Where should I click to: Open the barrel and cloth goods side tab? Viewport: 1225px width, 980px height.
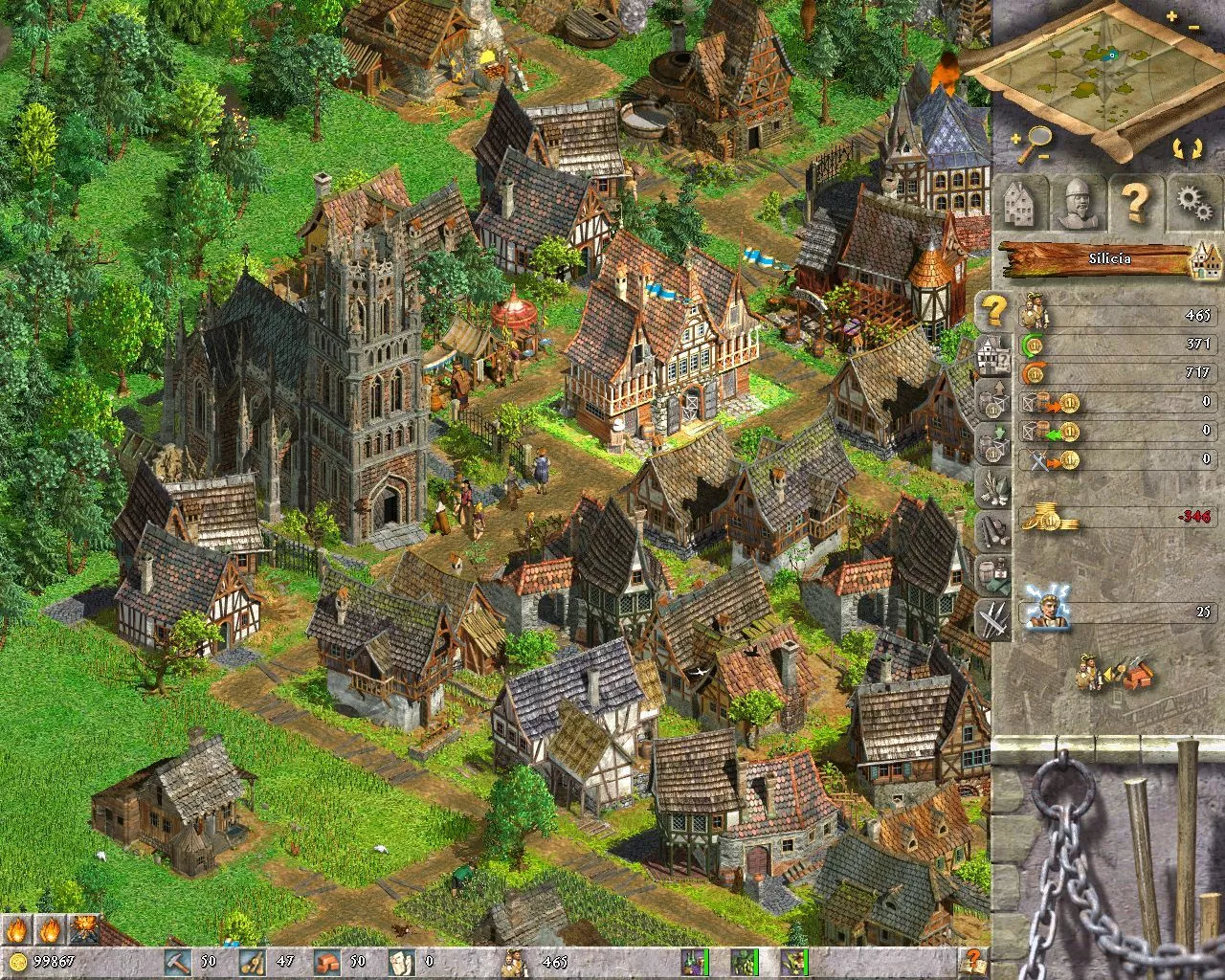pyautogui.click(x=993, y=574)
